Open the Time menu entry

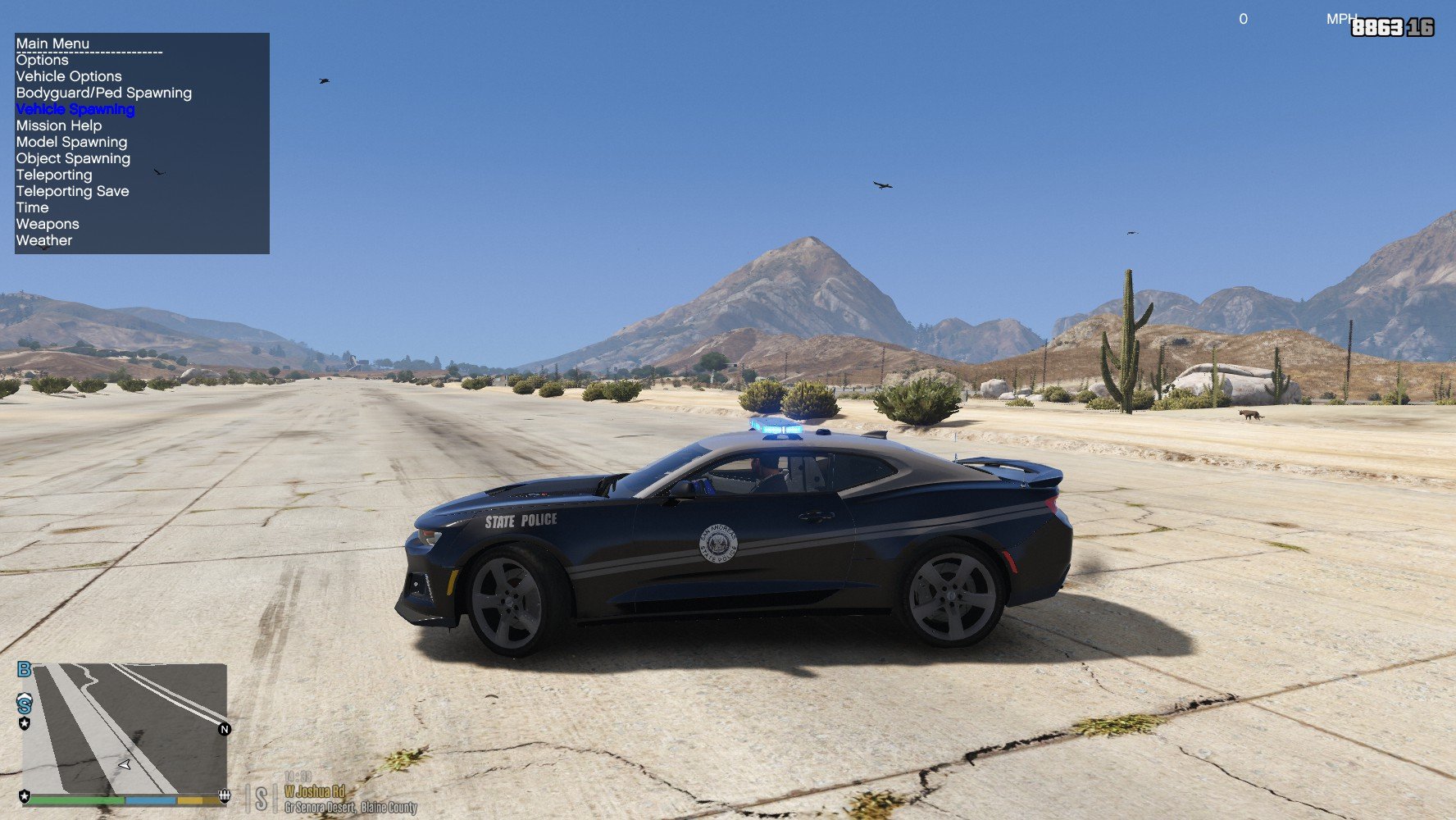pos(33,207)
